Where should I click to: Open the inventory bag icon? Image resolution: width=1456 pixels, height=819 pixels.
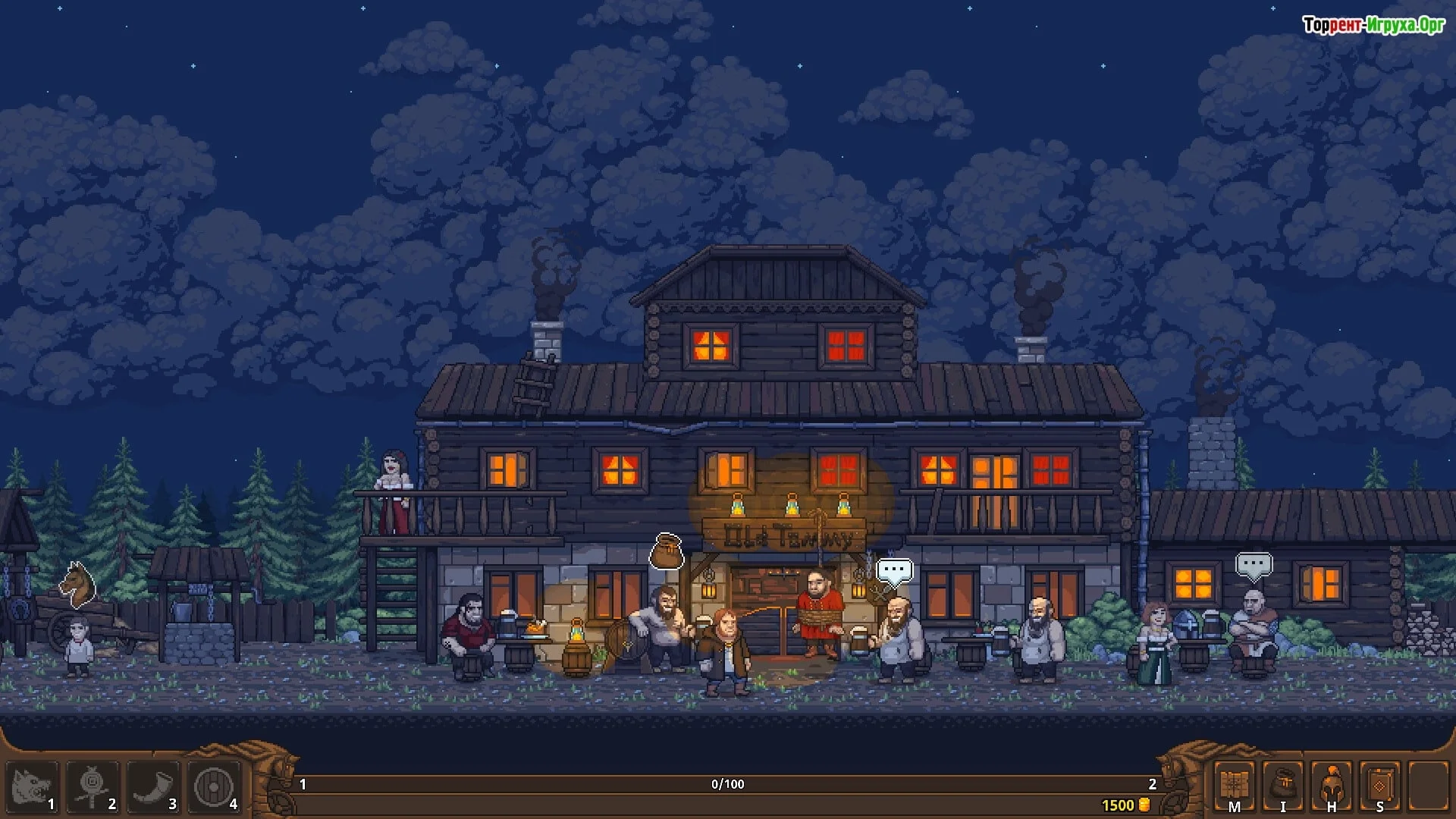click(x=1283, y=786)
